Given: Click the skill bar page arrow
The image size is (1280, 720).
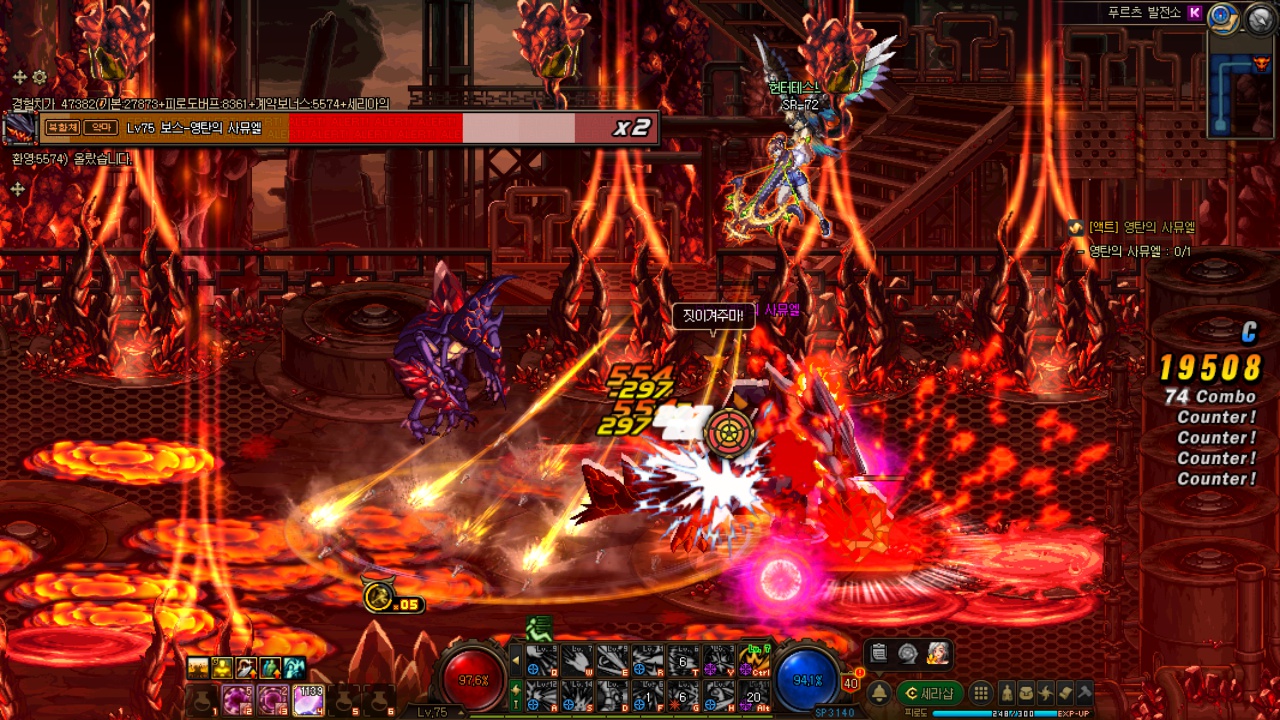Looking at the screenshot, I should (x=516, y=660).
